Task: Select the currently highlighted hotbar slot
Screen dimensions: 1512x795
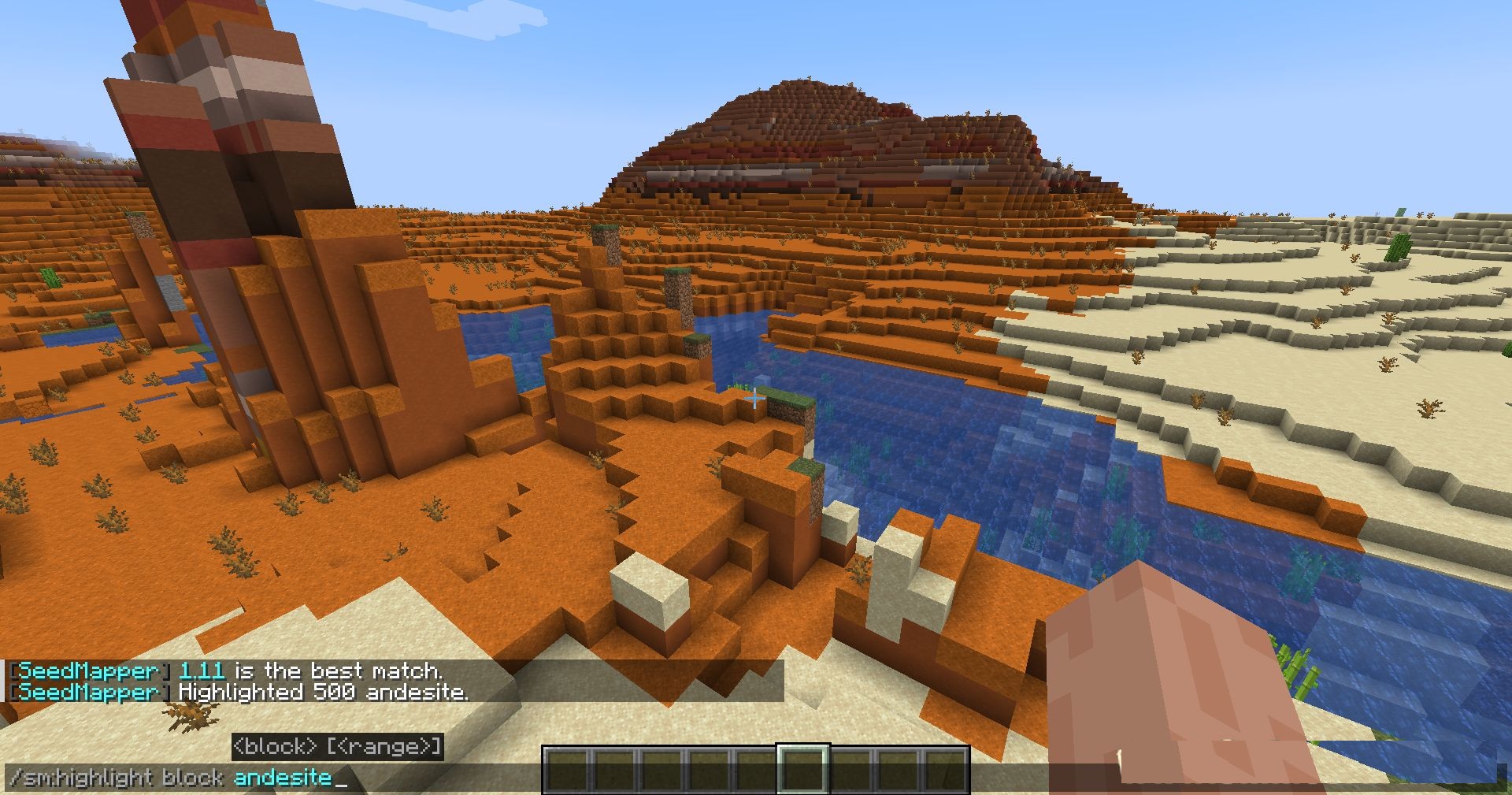Action: [x=802, y=769]
